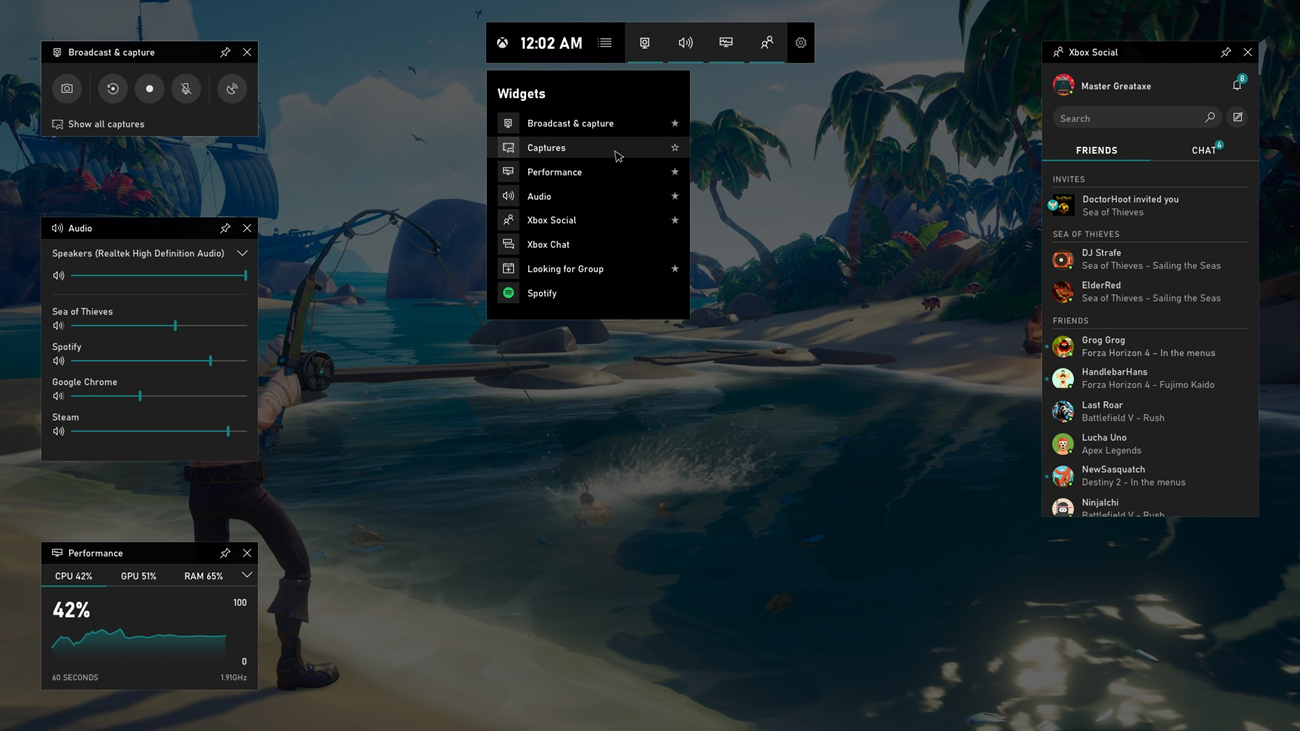Toggle the microphone mute button
Image resolution: width=1300 pixels, height=731 pixels.
pos(185,88)
